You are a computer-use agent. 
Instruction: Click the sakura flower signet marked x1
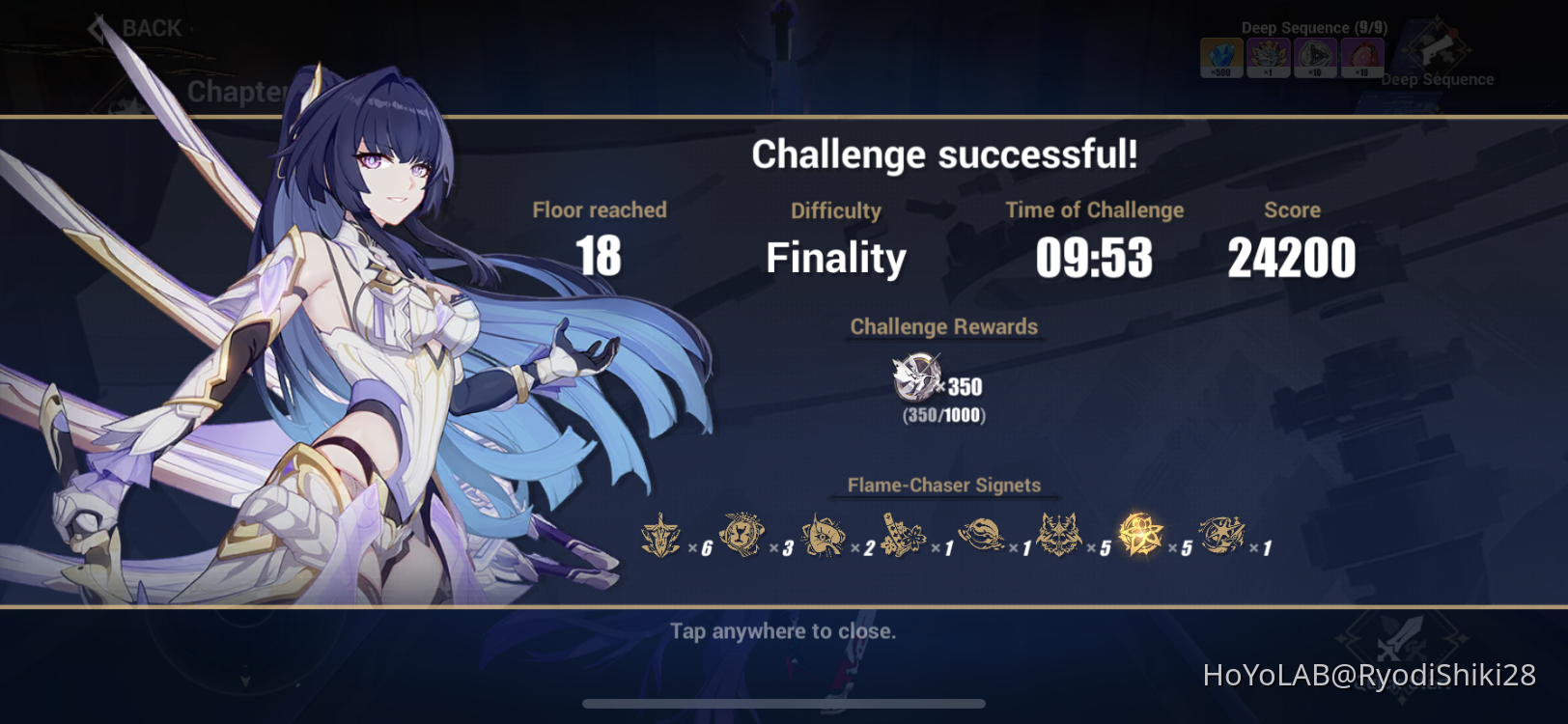[903, 534]
